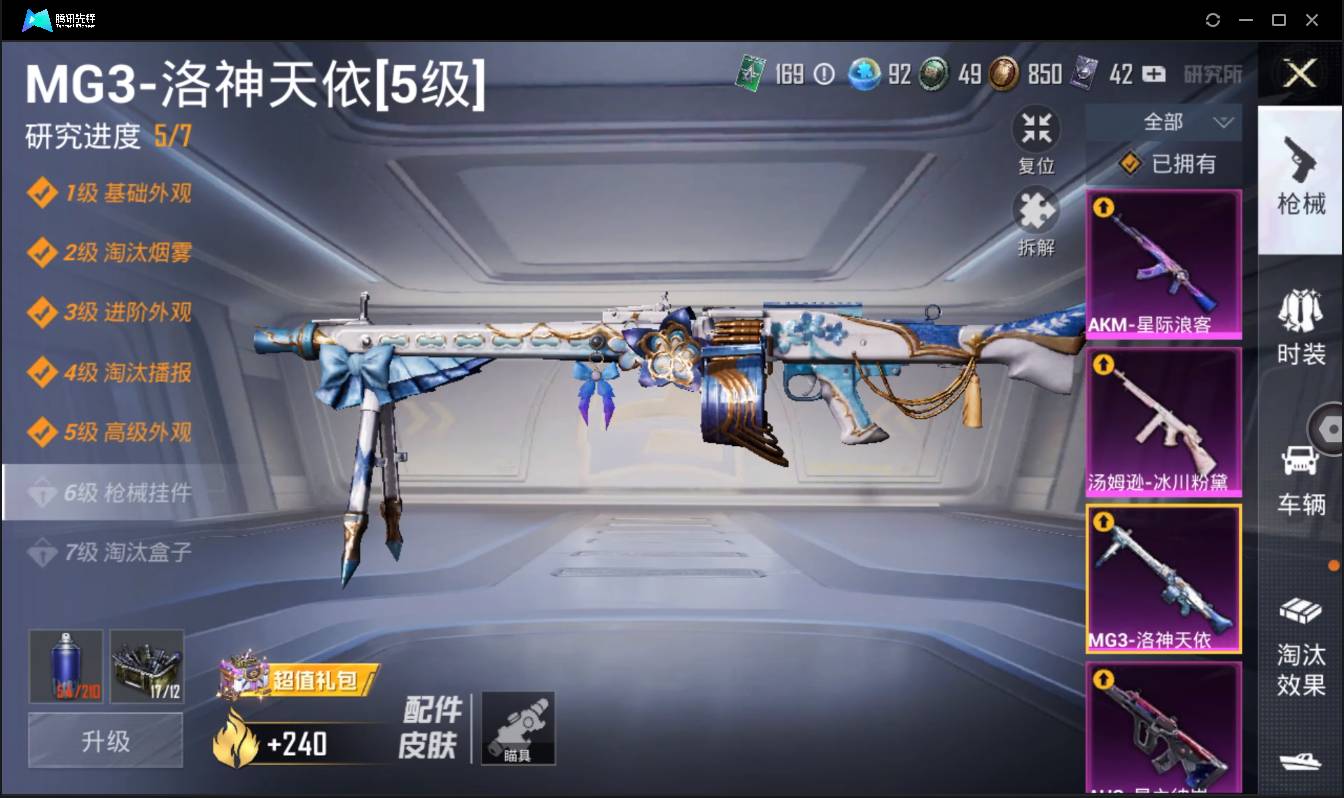Select the 瞄具 scope skin icon
Screen dimensions: 1344x798
tap(518, 728)
